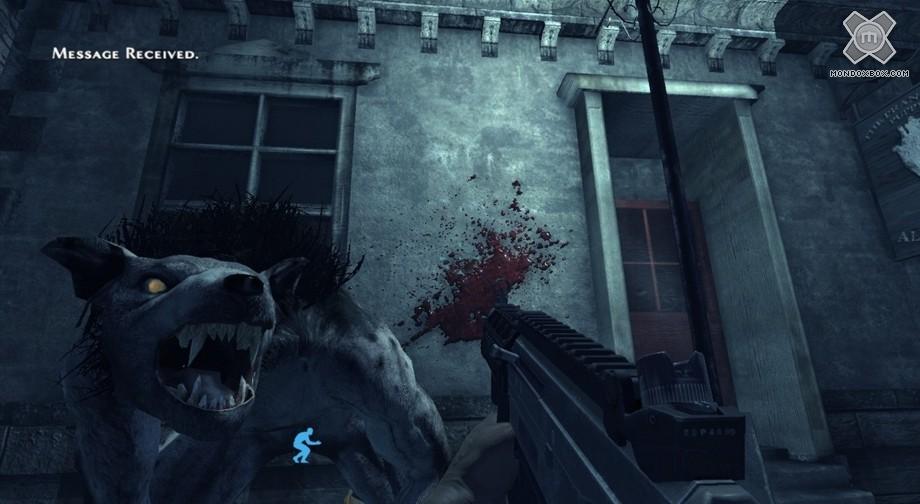The width and height of the screenshot is (920, 504).
Task: Click the blue crouching stance icon
Action: point(303,444)
